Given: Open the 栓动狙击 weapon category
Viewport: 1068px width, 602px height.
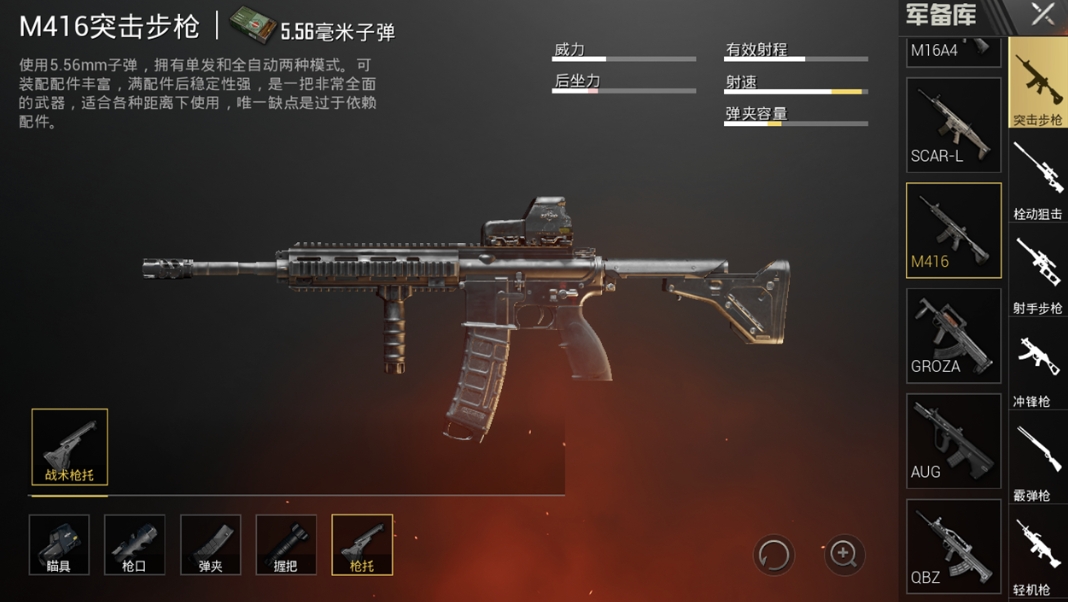Looking at the screenshot, I should 1038,180.
